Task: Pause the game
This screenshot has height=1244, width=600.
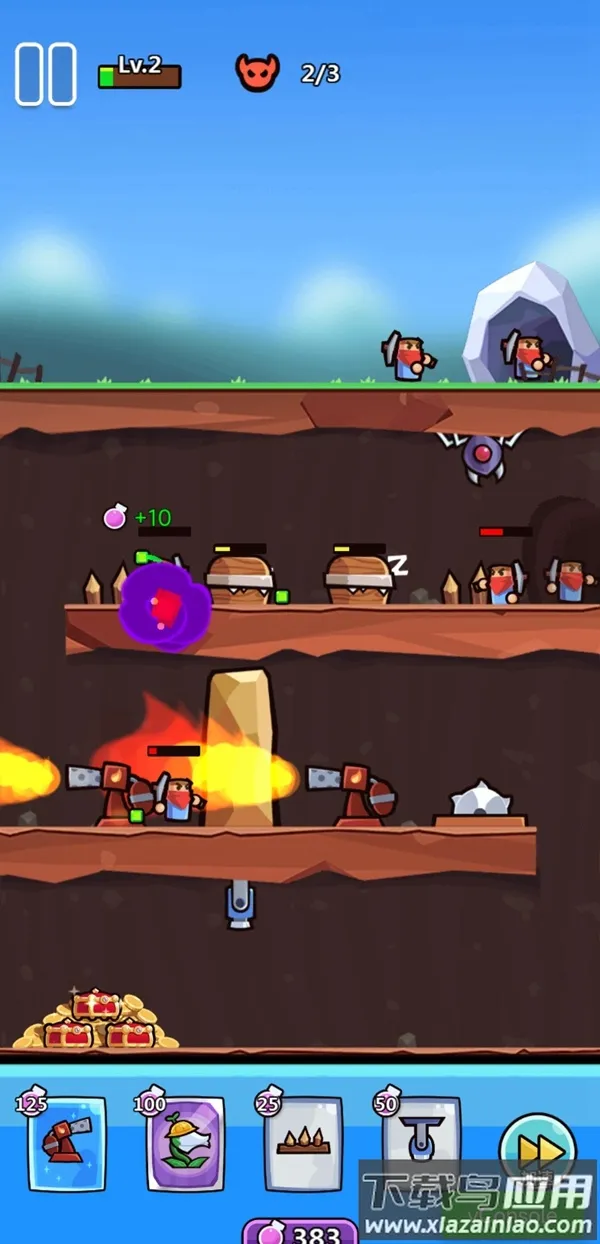Action: pos(46,74)
